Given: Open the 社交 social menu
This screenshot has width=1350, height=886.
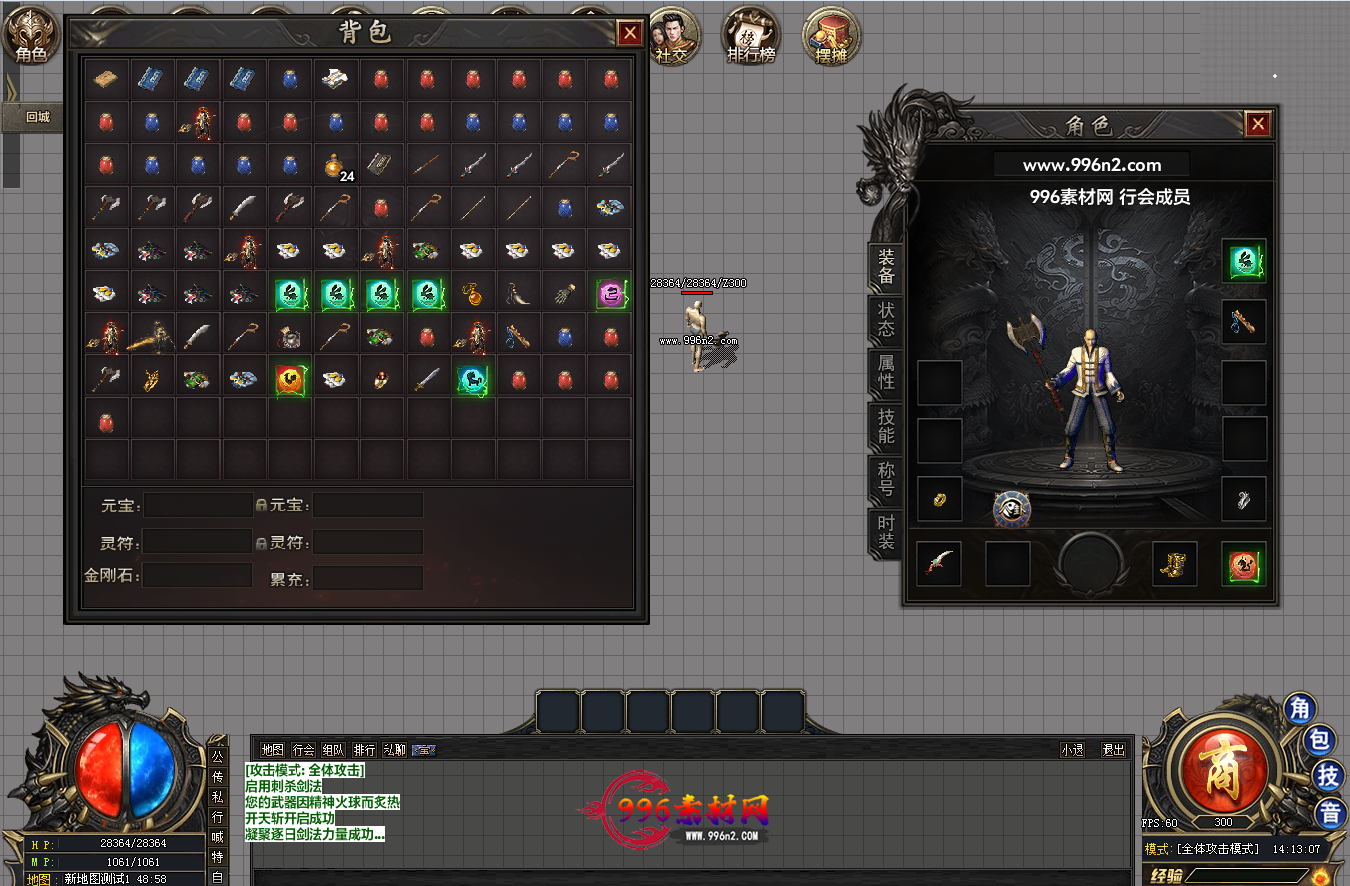Looking at the screenshot, I should 672,37.
